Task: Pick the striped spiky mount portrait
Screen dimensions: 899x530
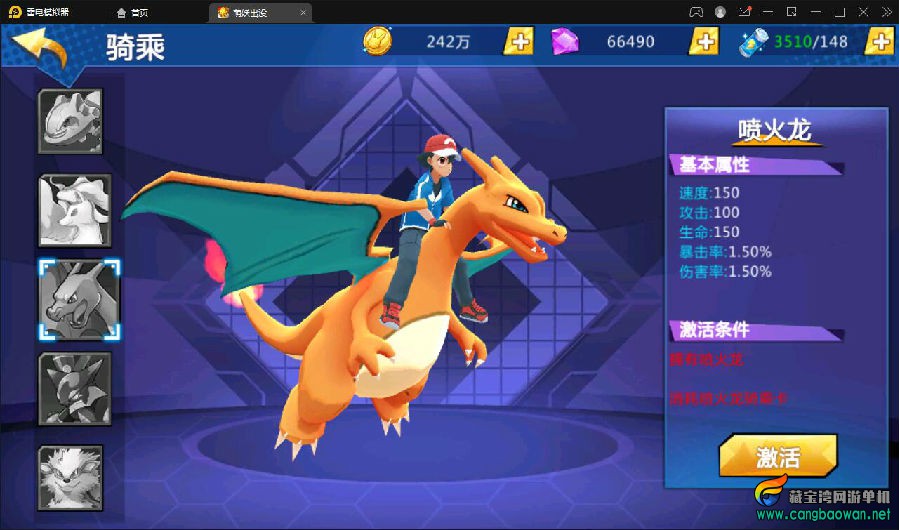Action: click(74, 388)
